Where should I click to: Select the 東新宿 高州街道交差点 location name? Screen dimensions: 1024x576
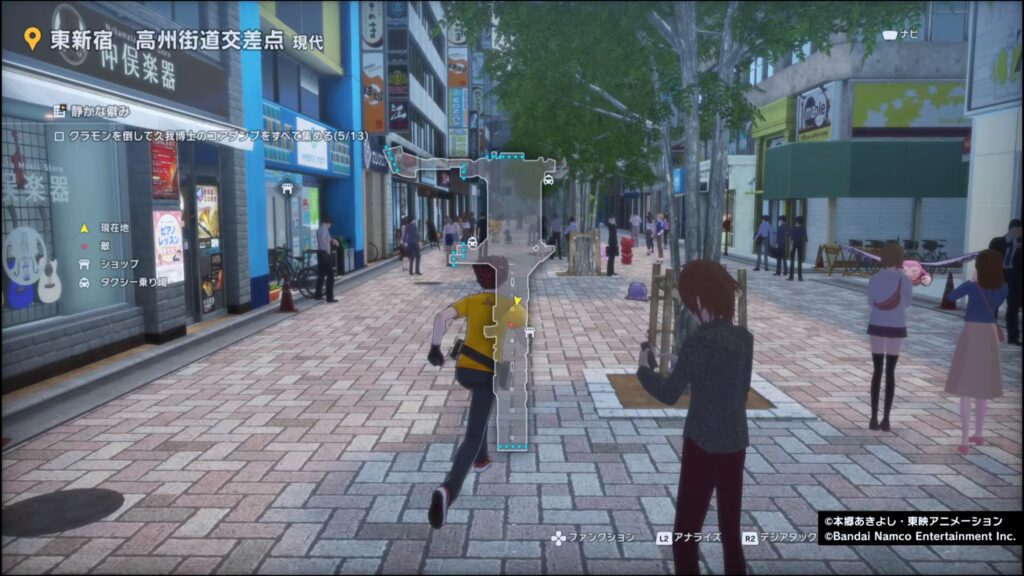click(x=168, y=41)
